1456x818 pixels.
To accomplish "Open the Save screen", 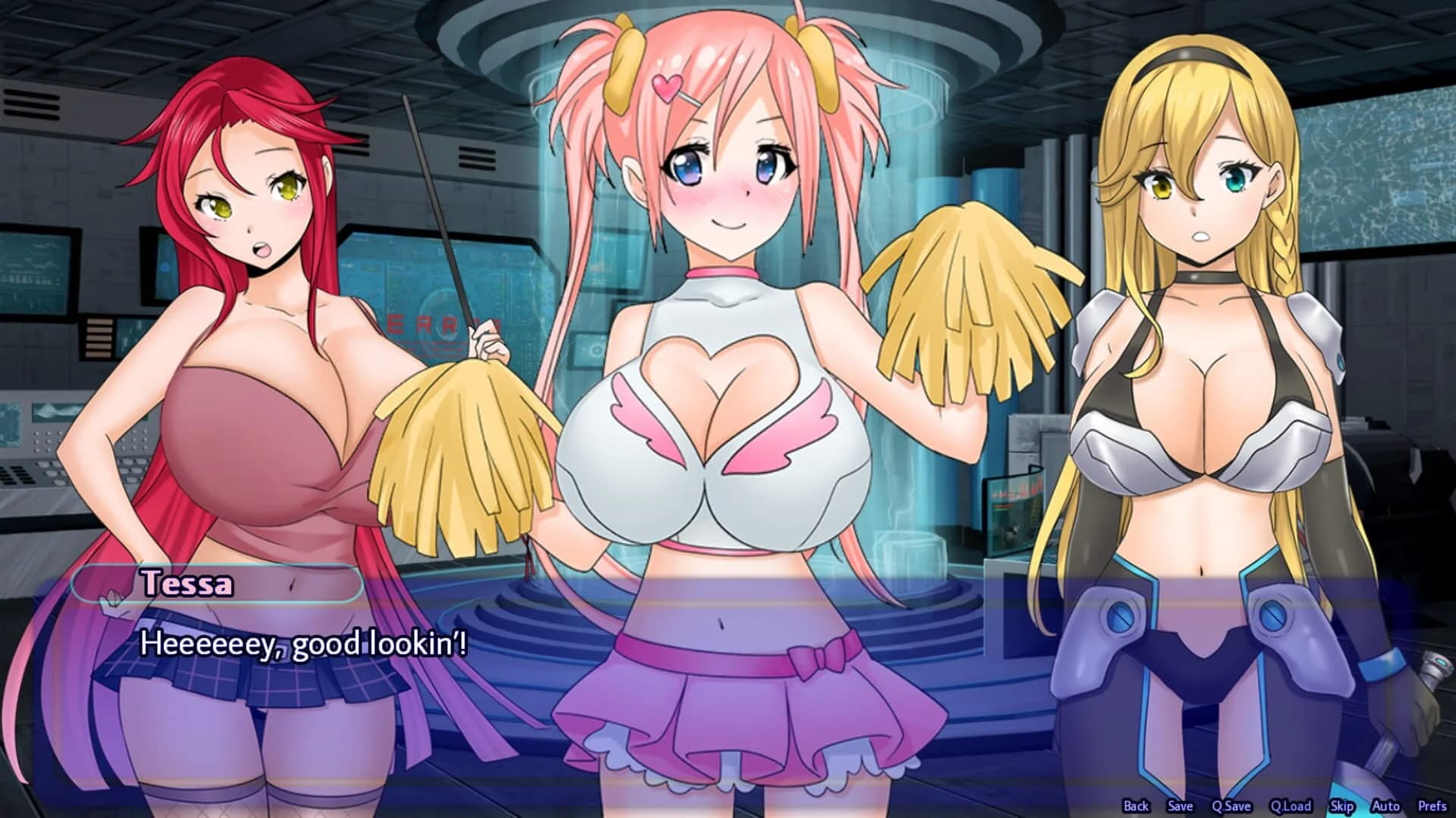I will pos(1181,805).
